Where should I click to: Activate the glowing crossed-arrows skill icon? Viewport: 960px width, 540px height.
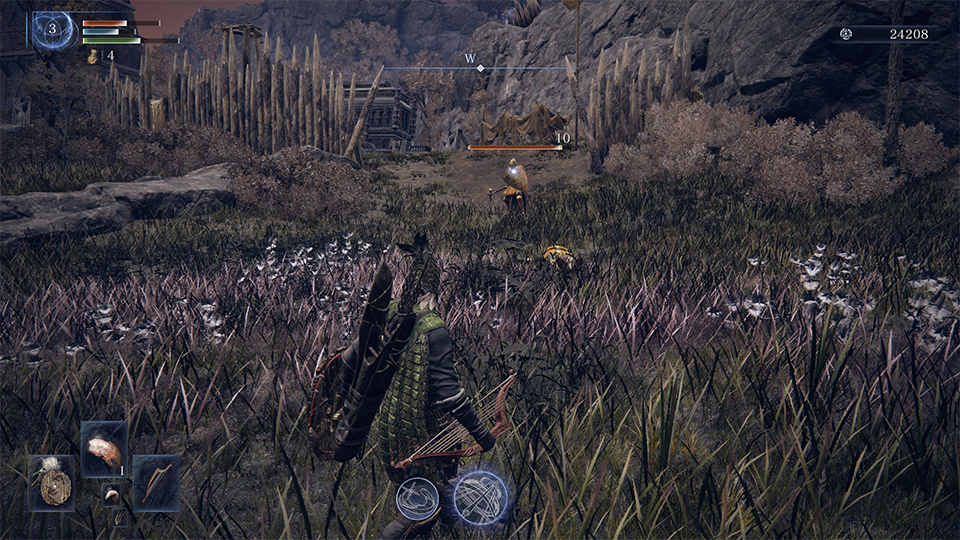pyautogui.click(x=480, y=498)
